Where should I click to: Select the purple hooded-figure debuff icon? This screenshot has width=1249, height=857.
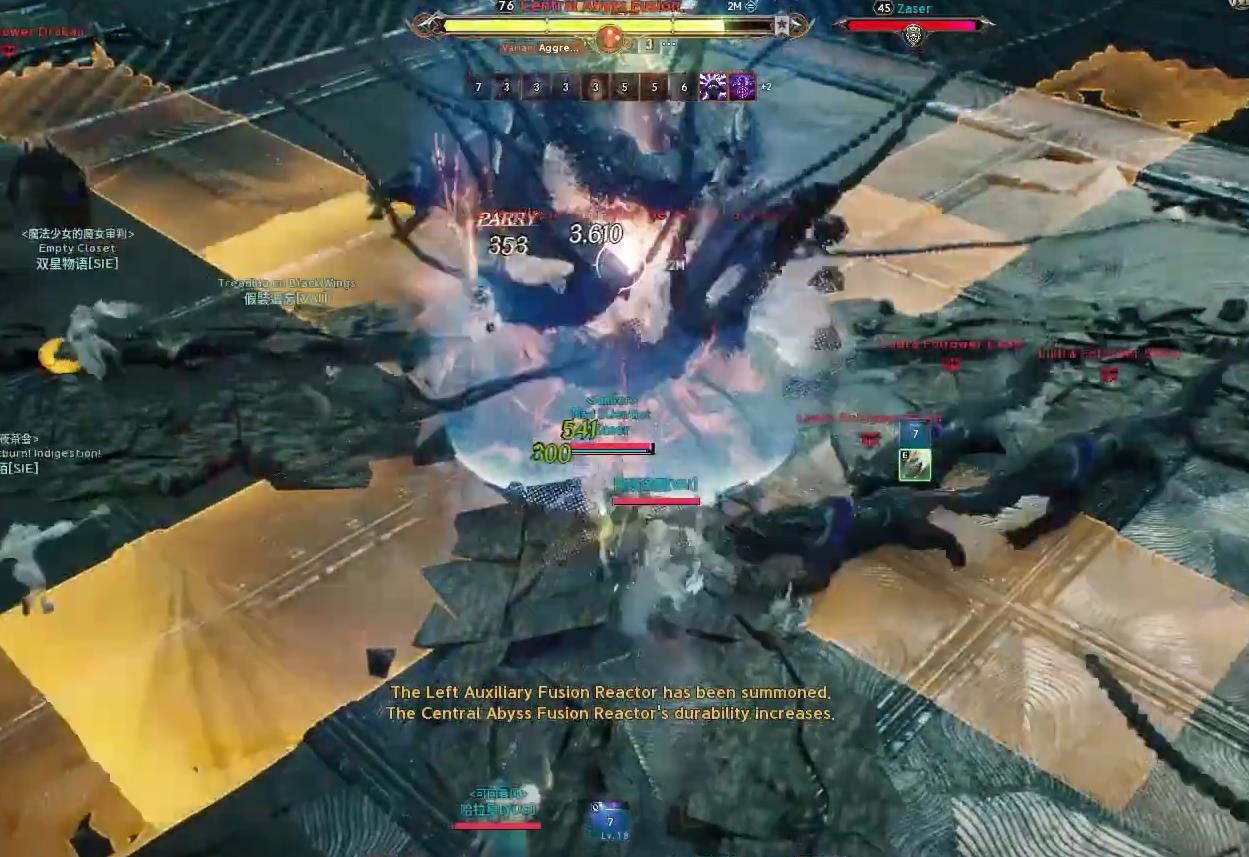pos(712,87)
